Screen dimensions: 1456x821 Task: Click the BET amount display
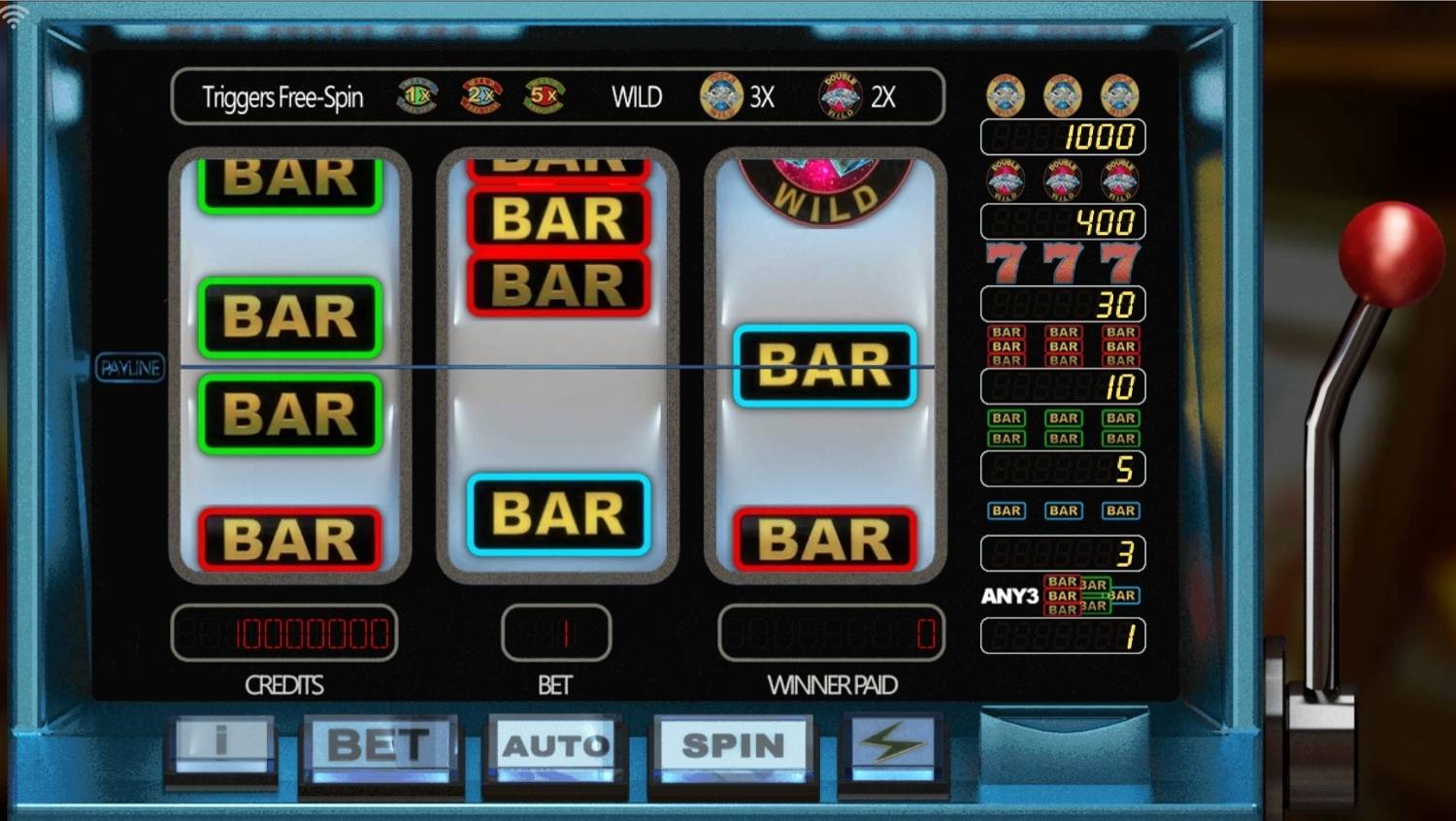pos(555,633)
